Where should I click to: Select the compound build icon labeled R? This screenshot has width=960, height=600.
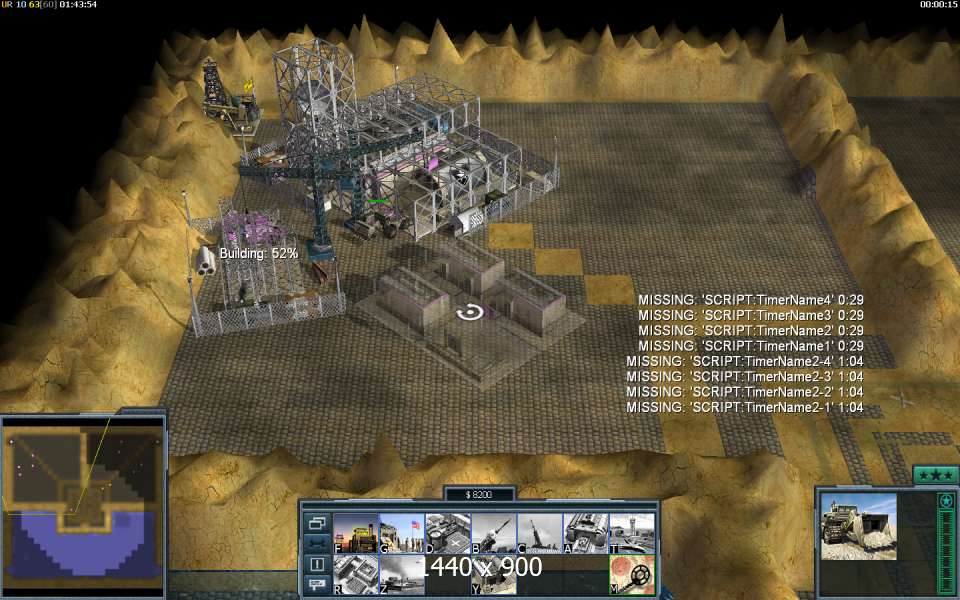coord(355,575)
